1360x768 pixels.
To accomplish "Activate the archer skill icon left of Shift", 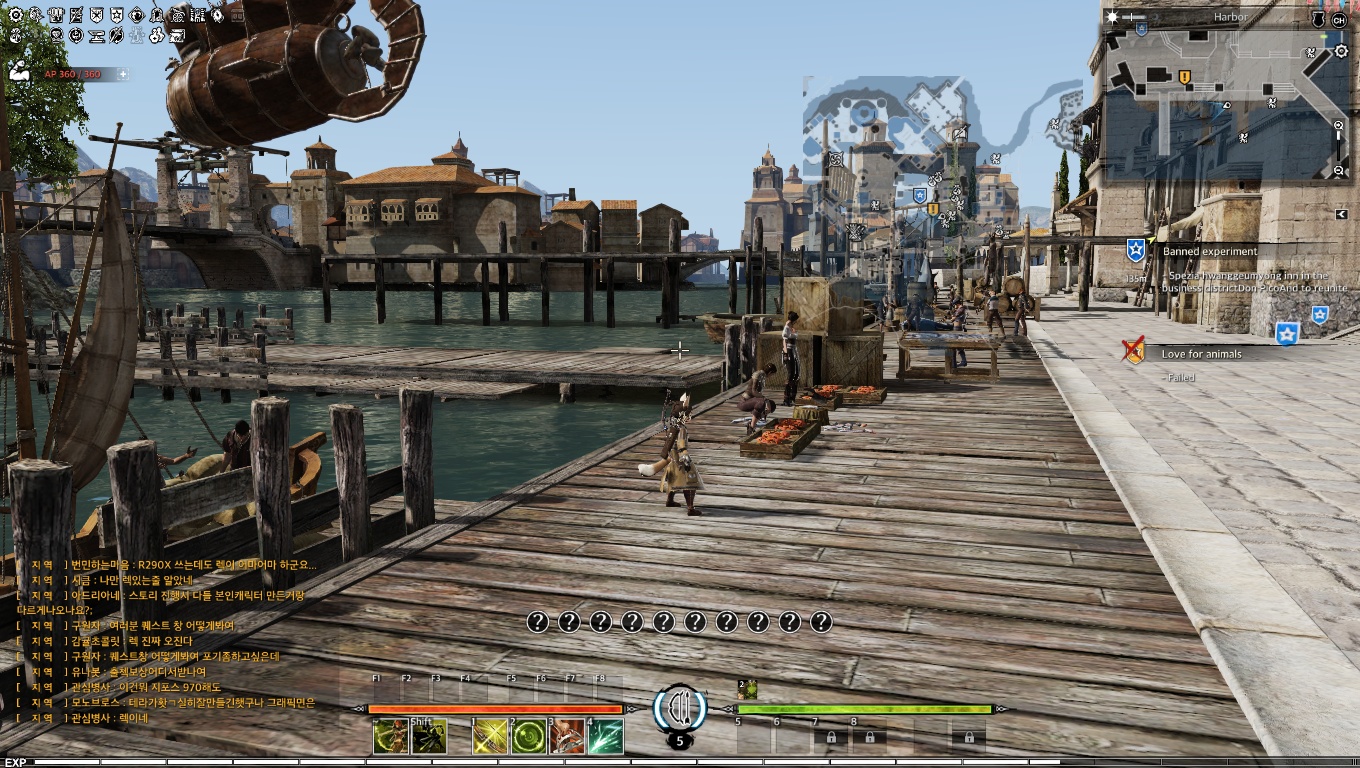I will coord(390,737).
